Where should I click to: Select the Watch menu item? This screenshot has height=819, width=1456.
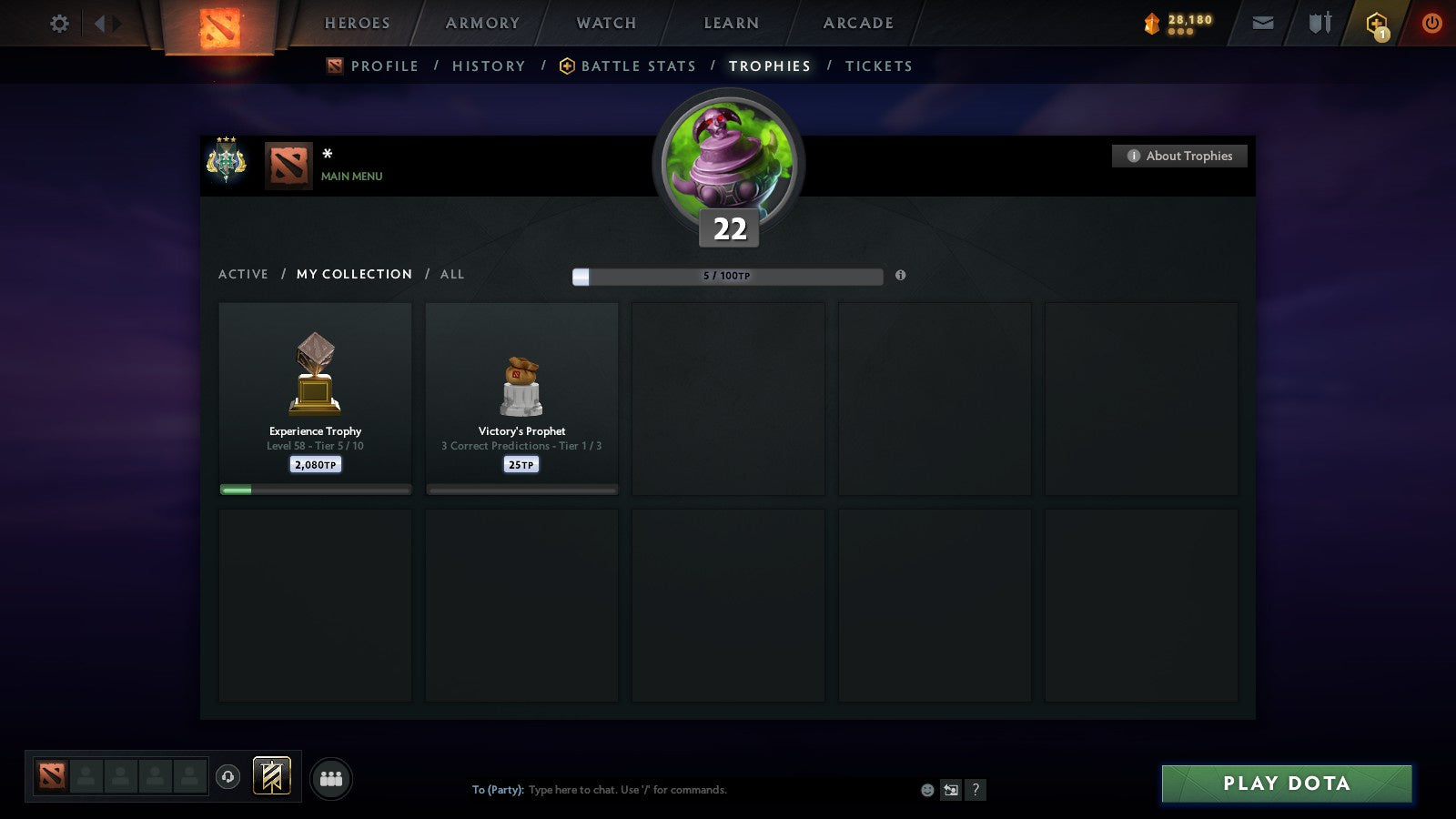[604, 24]
